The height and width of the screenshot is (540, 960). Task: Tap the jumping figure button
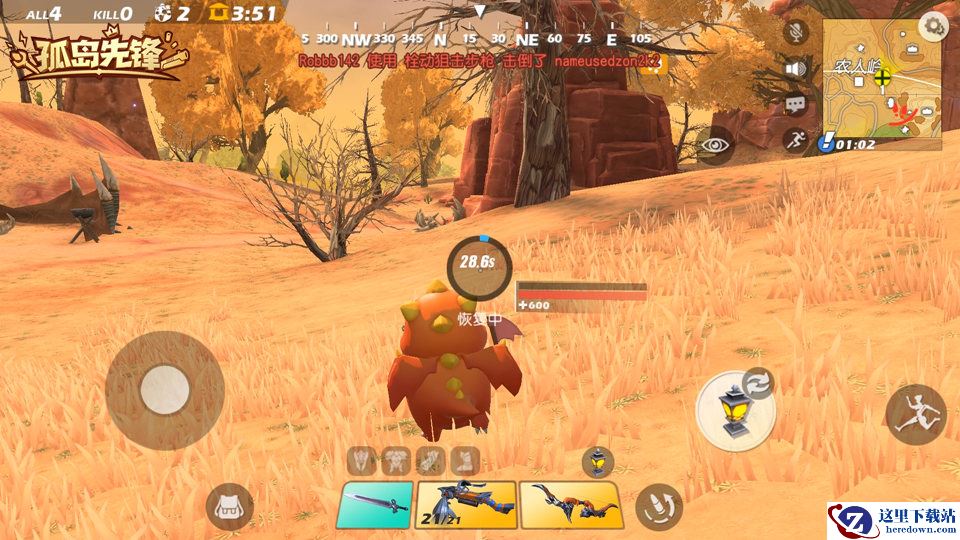[x=915, y=414]
